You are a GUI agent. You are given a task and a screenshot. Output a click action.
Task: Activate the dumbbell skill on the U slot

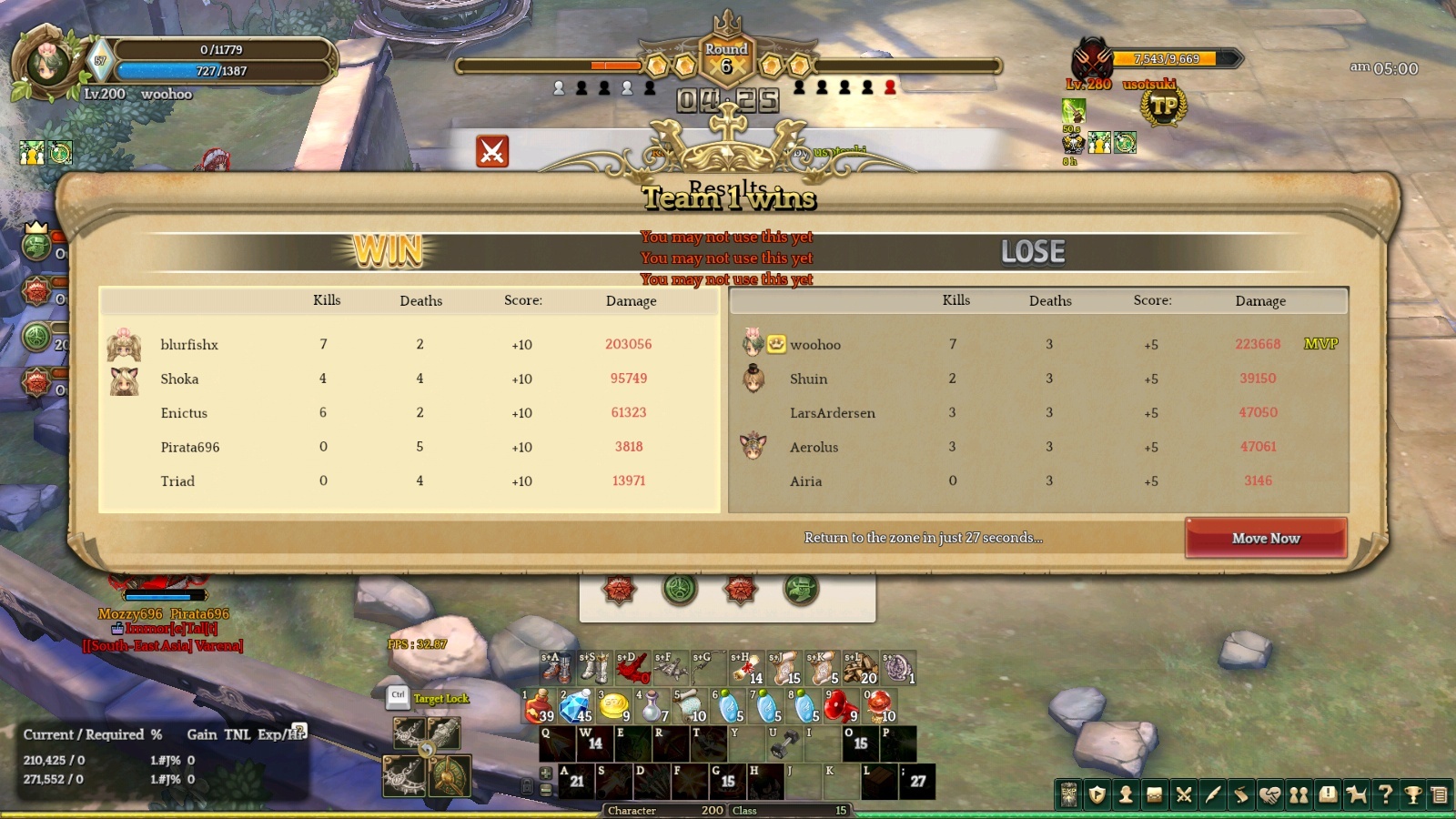click(784, 743)
